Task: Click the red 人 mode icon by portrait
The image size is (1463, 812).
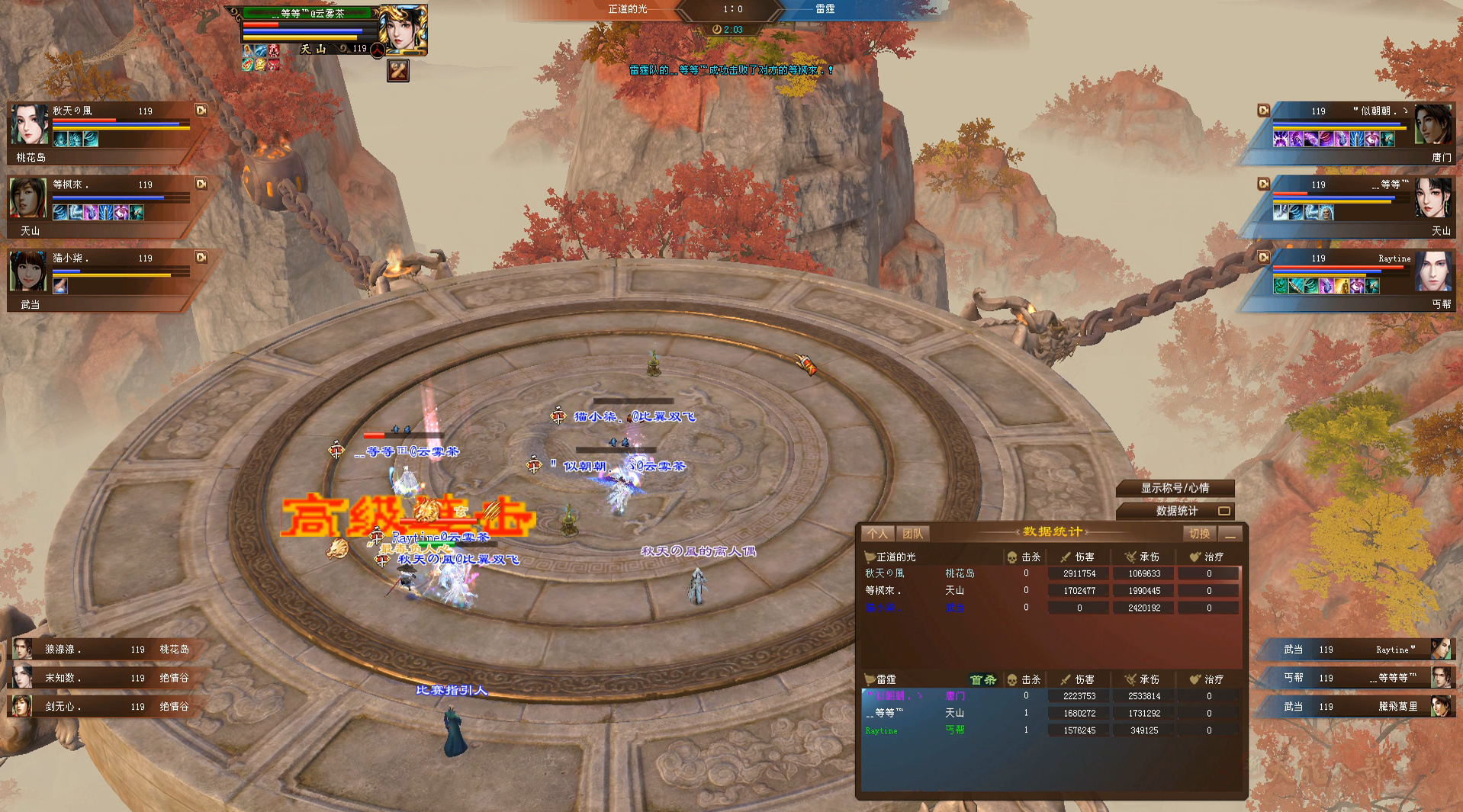Action: (x=378, y=50)
